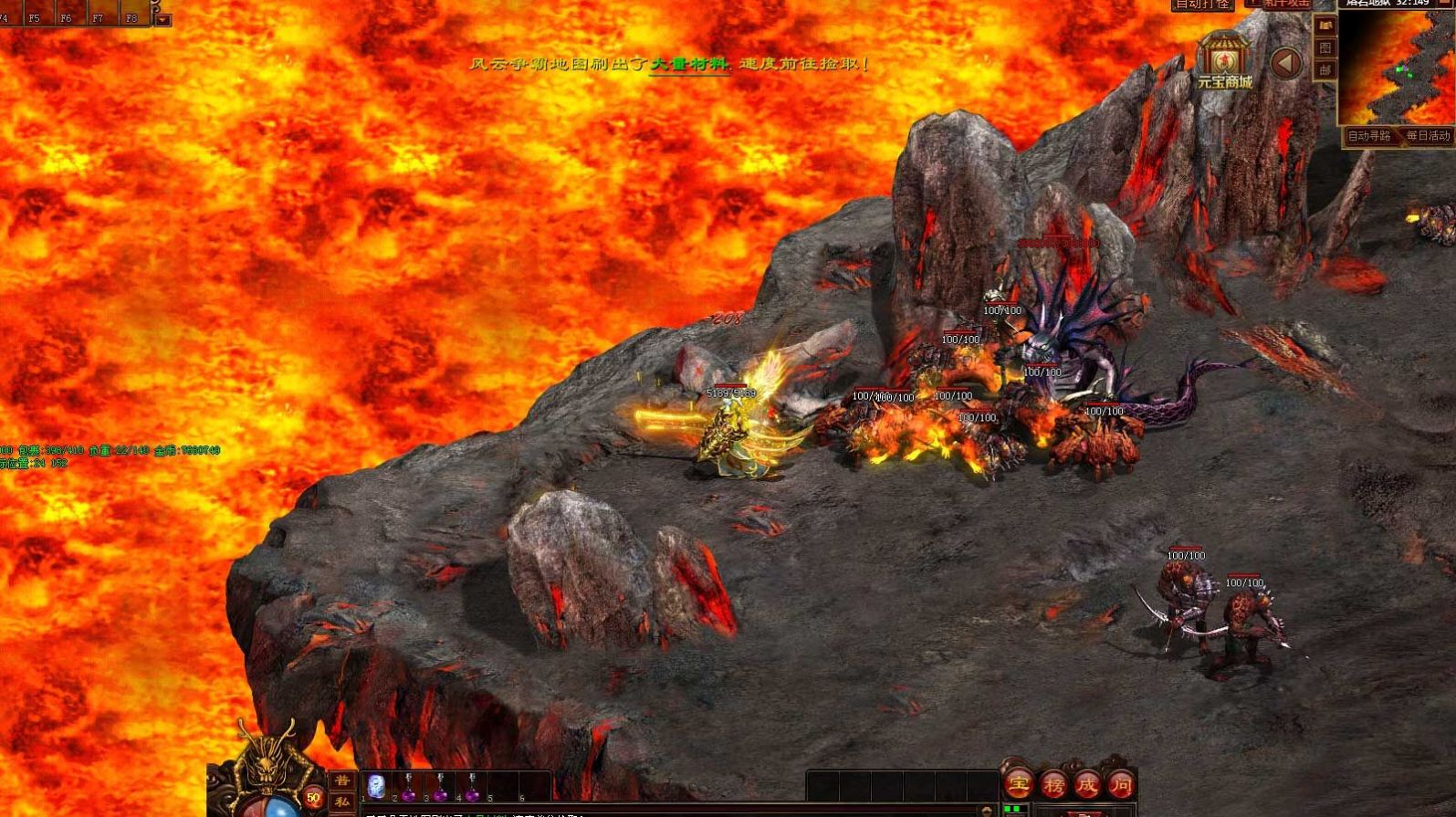
Task: Open the map with the 图 button
Action: point(1325,47)
